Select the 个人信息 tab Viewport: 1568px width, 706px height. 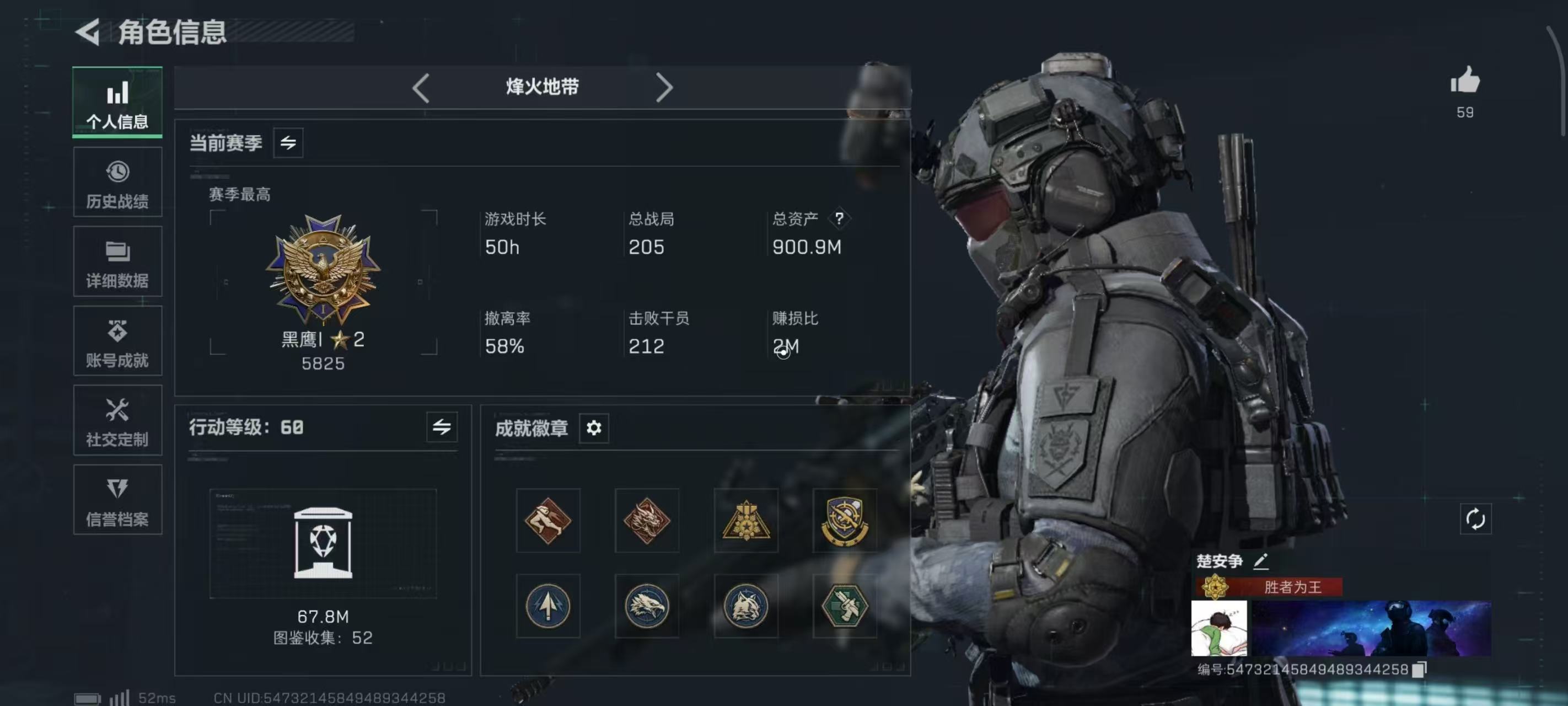click(117, 103)
